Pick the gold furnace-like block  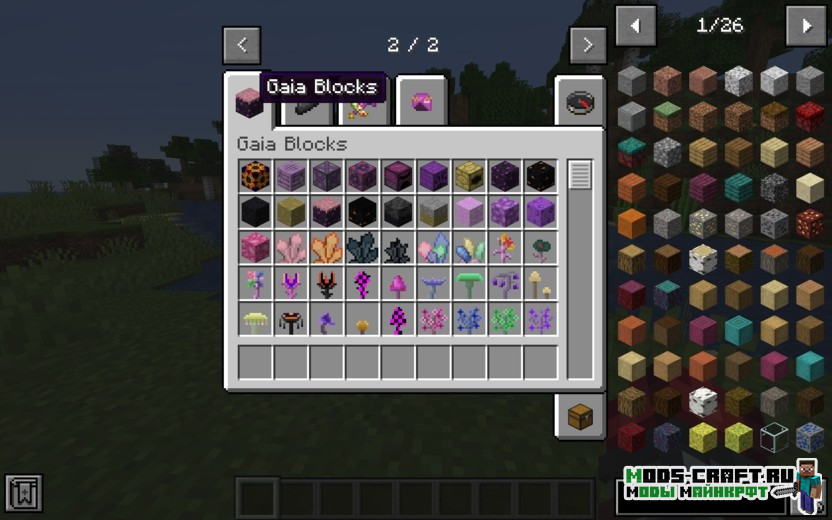(x=470, y=176)
